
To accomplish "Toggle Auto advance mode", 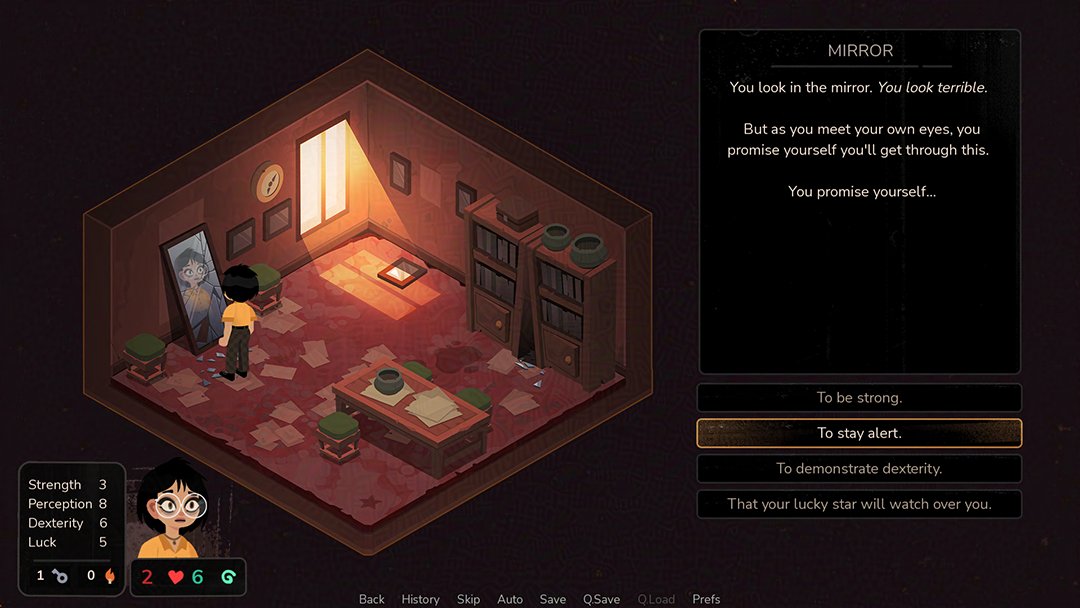I will pyautogui.click(x=510, y=599).
